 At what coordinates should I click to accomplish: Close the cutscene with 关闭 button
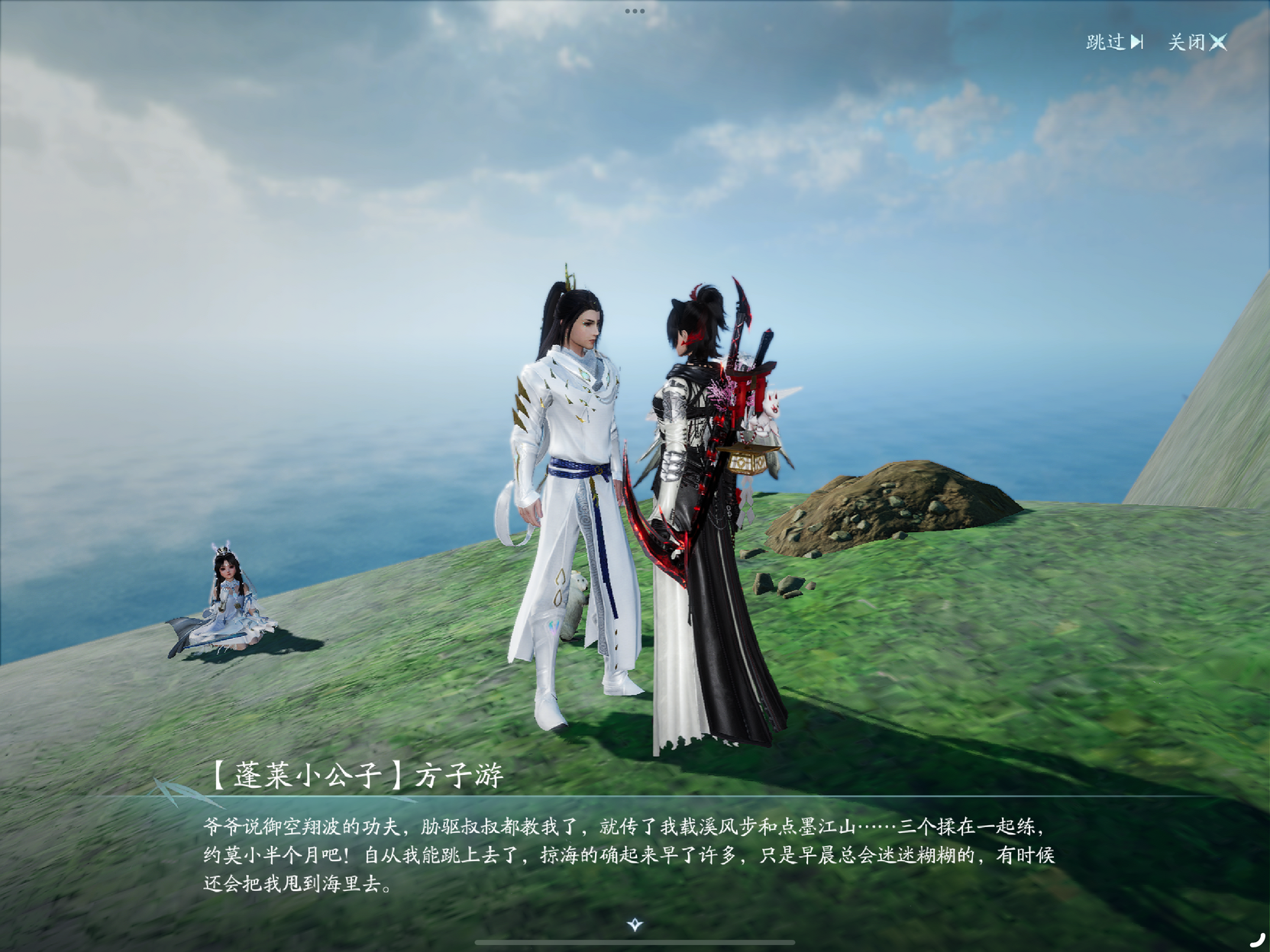pos(1197,42)
